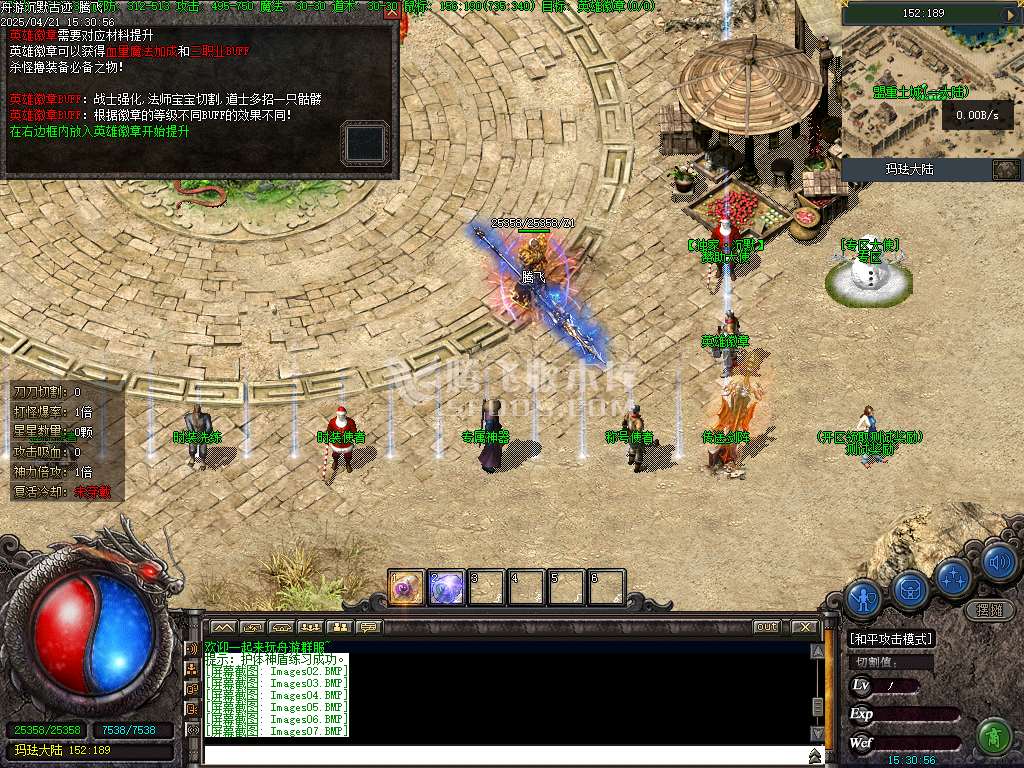
Task: Open the skills panel with the sparkle icon
Action: 955,577
